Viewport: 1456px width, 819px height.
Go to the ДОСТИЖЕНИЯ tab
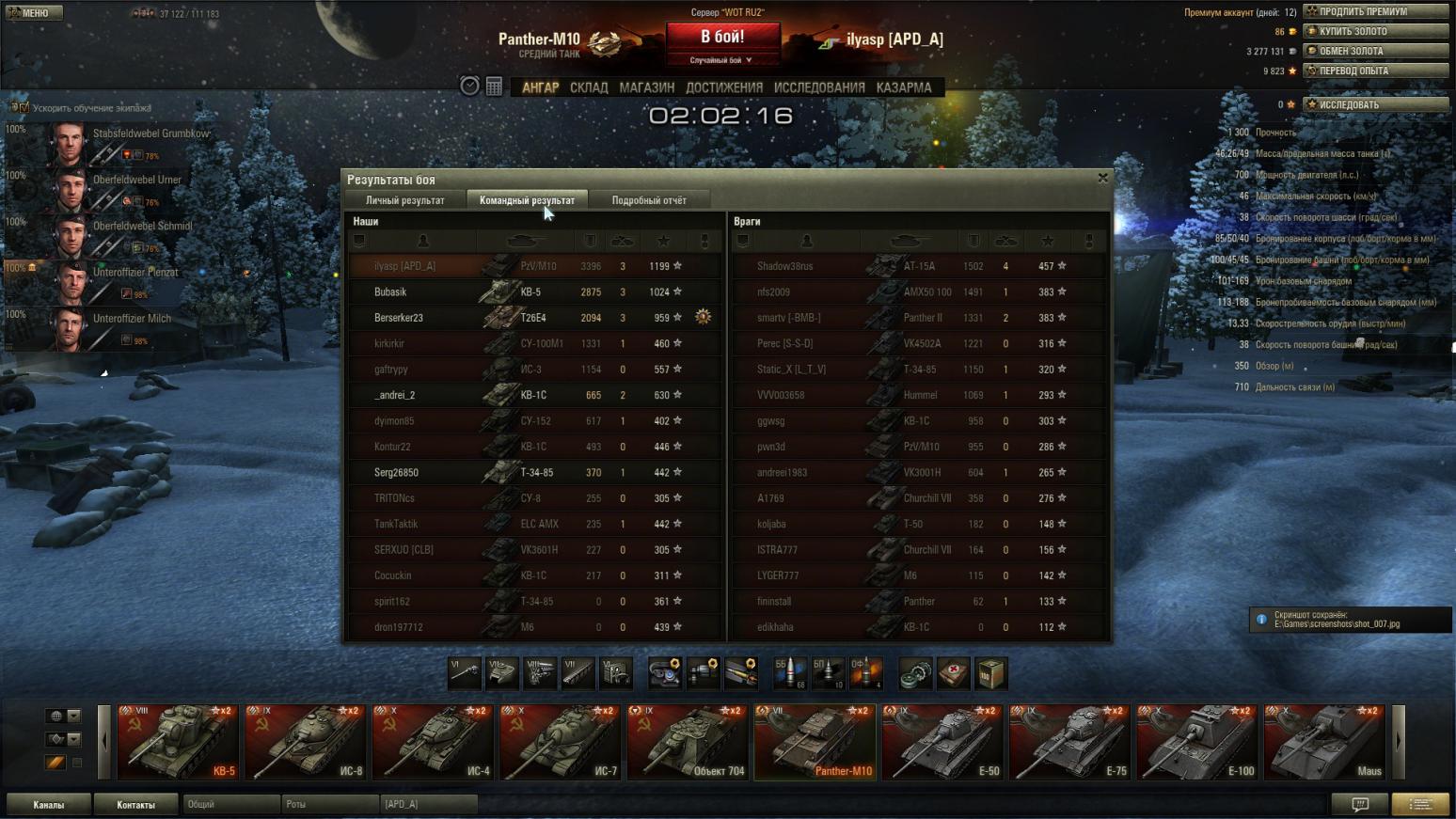click(x=723, y=87)
